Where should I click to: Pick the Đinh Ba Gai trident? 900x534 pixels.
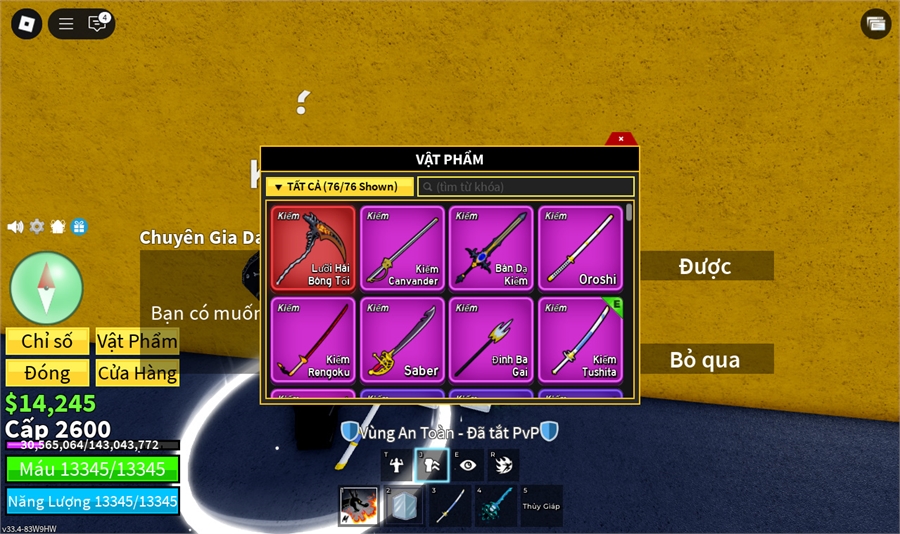491,339
